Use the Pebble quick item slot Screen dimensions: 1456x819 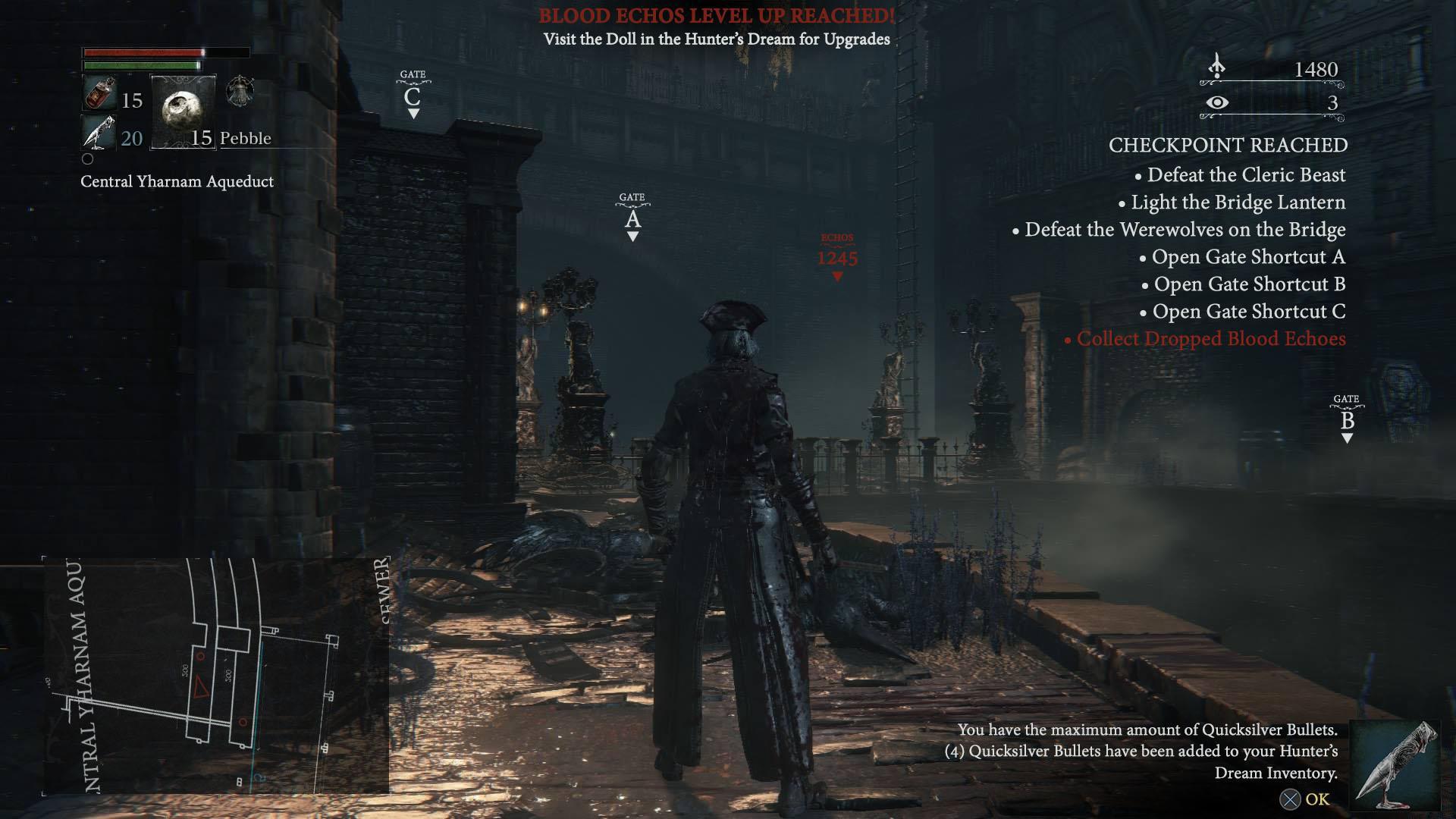point(183,111)
